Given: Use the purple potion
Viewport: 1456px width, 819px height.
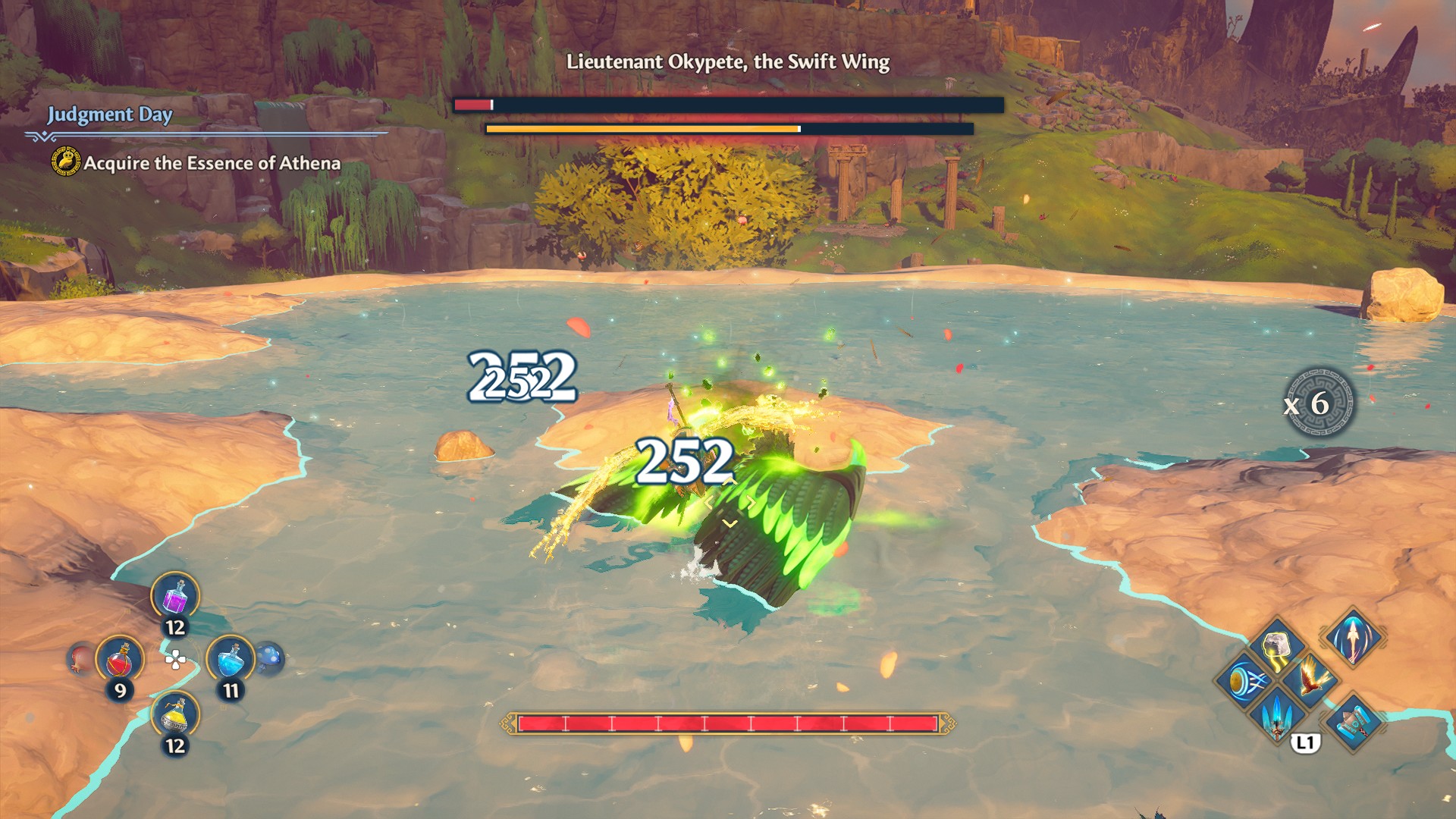Looking at the screenshot, I should (x=175, y=597).
